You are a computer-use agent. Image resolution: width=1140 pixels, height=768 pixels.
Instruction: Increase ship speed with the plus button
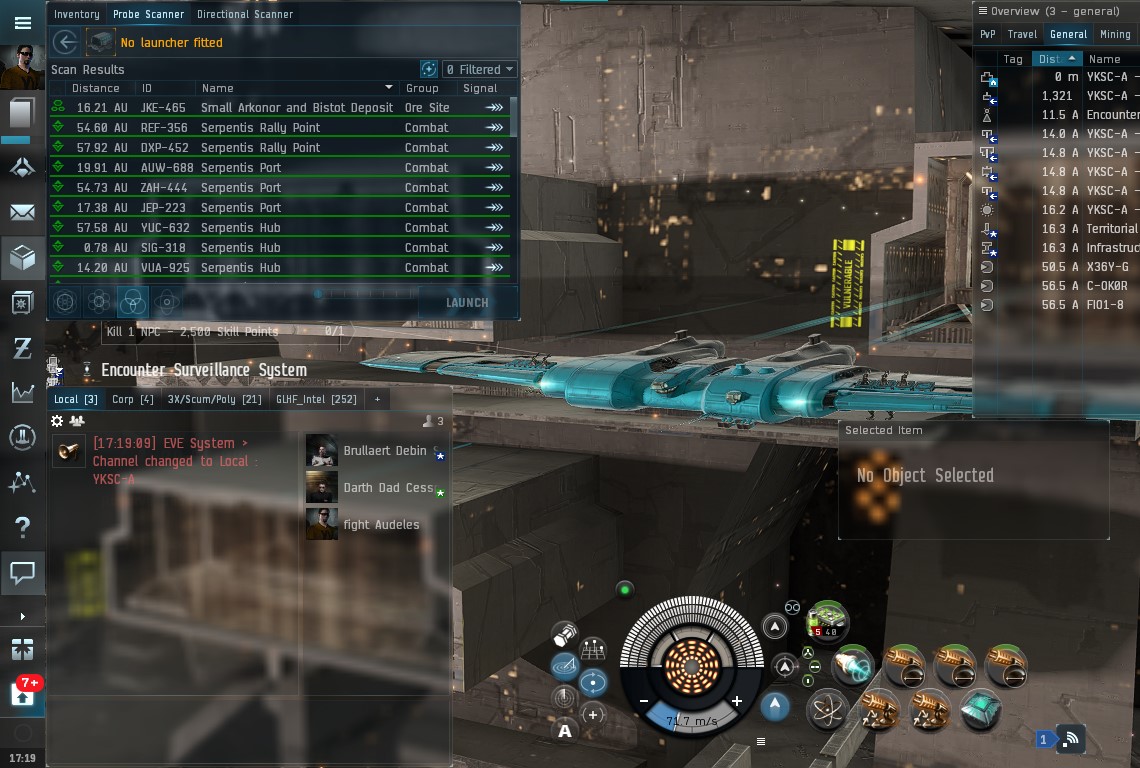(x=737, y=701)
